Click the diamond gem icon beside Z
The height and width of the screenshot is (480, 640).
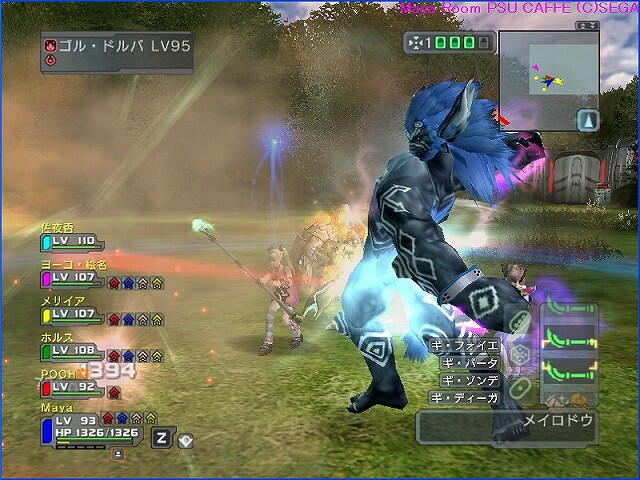(x=184, y=439)
